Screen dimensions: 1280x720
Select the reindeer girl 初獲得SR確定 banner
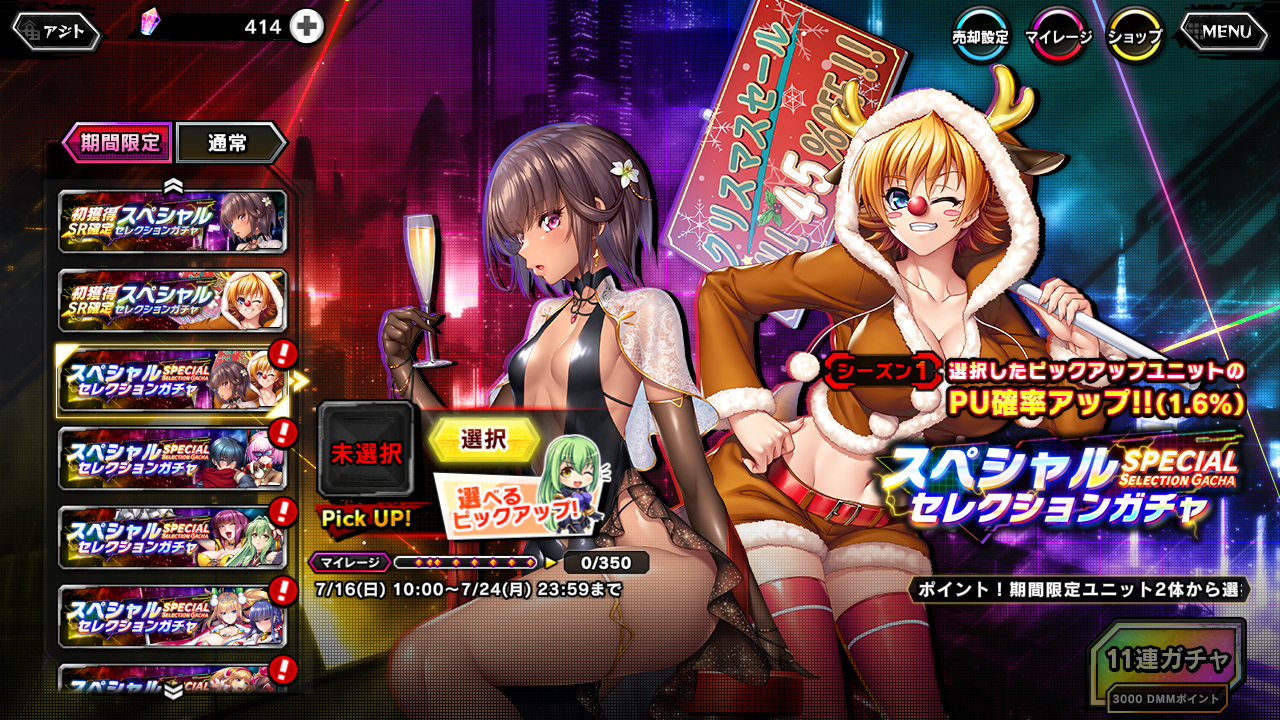[173, 300]
